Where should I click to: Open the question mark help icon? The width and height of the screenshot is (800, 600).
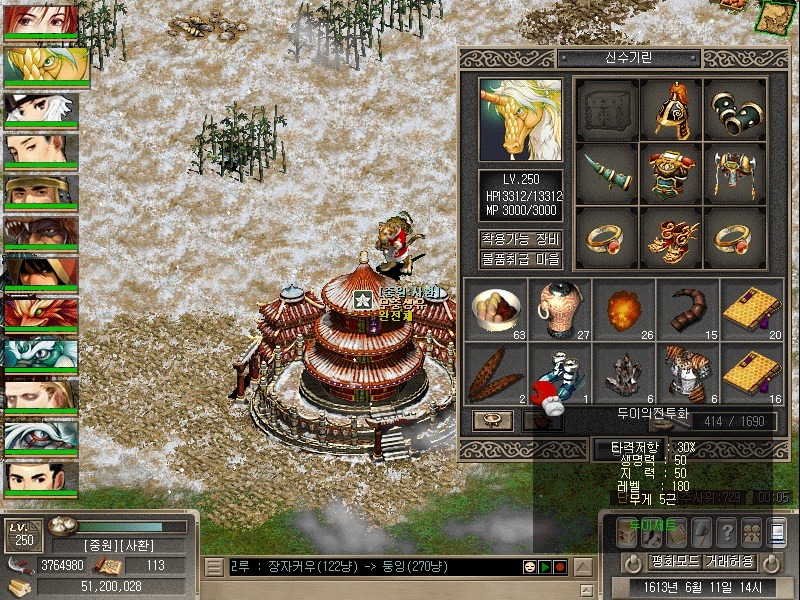[x=727, y=532]
